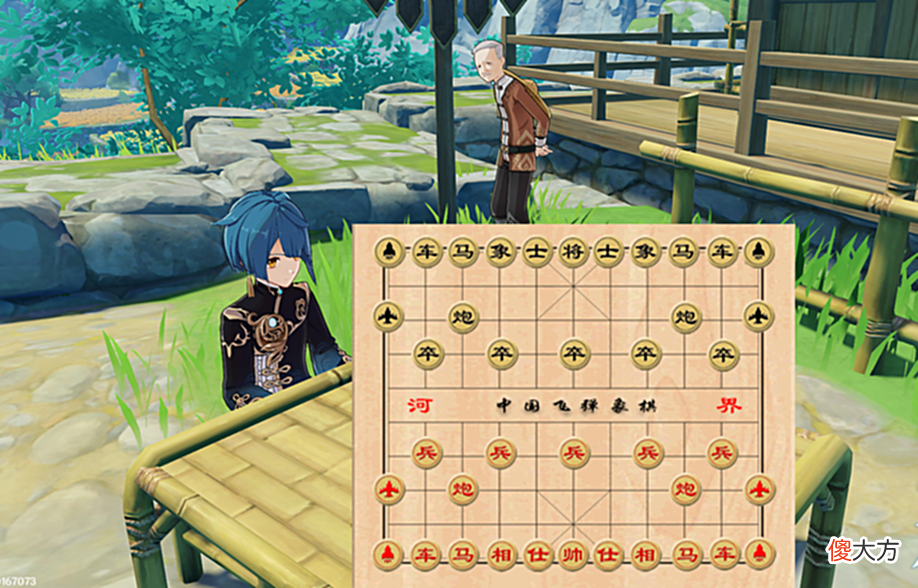Viewport: 918px width, 588px height.
Task: Select the red marshal 帅 piece
Action: (x=573, y=553)
